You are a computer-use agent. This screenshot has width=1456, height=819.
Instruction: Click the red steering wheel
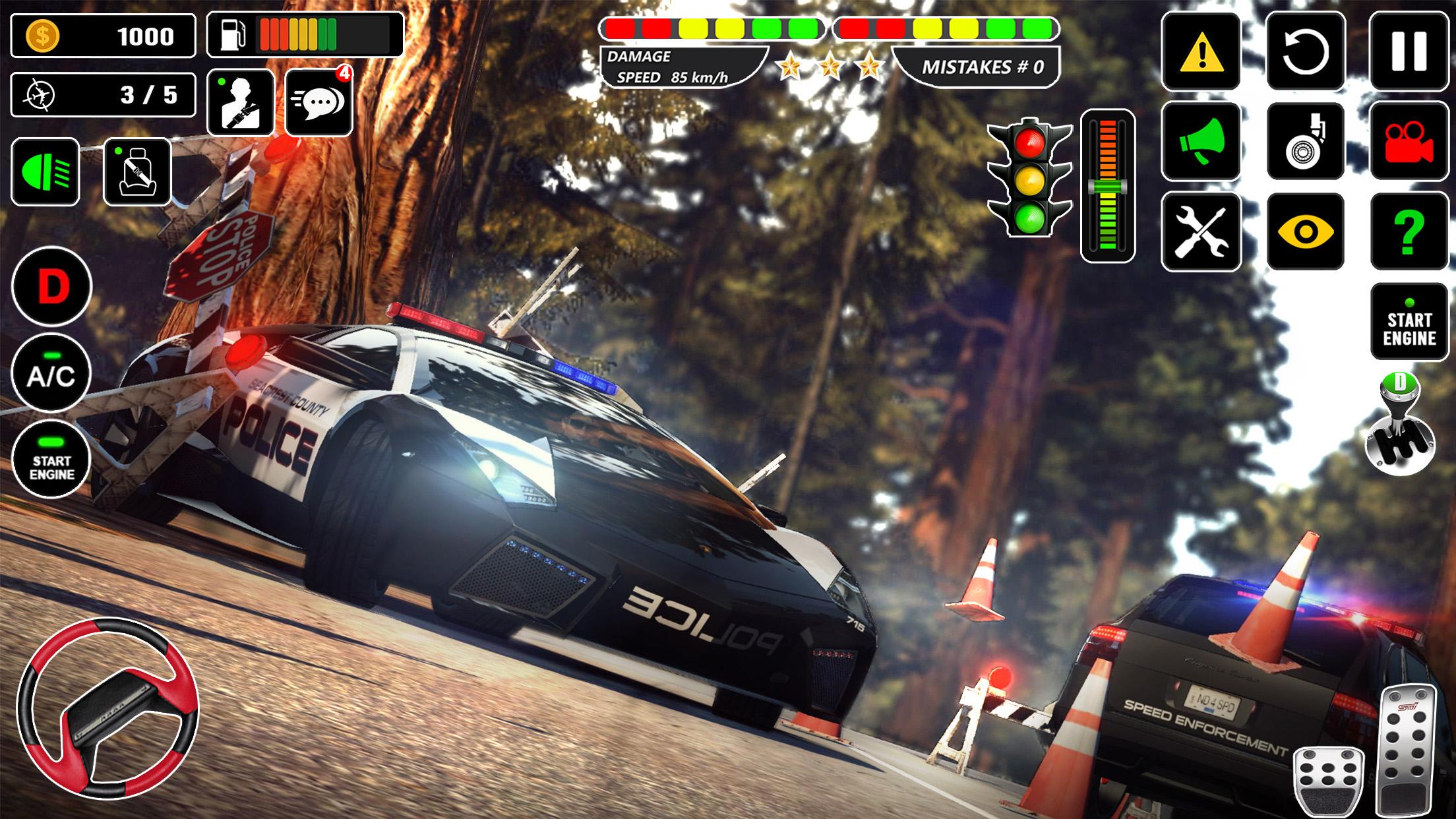click(107, 708)
